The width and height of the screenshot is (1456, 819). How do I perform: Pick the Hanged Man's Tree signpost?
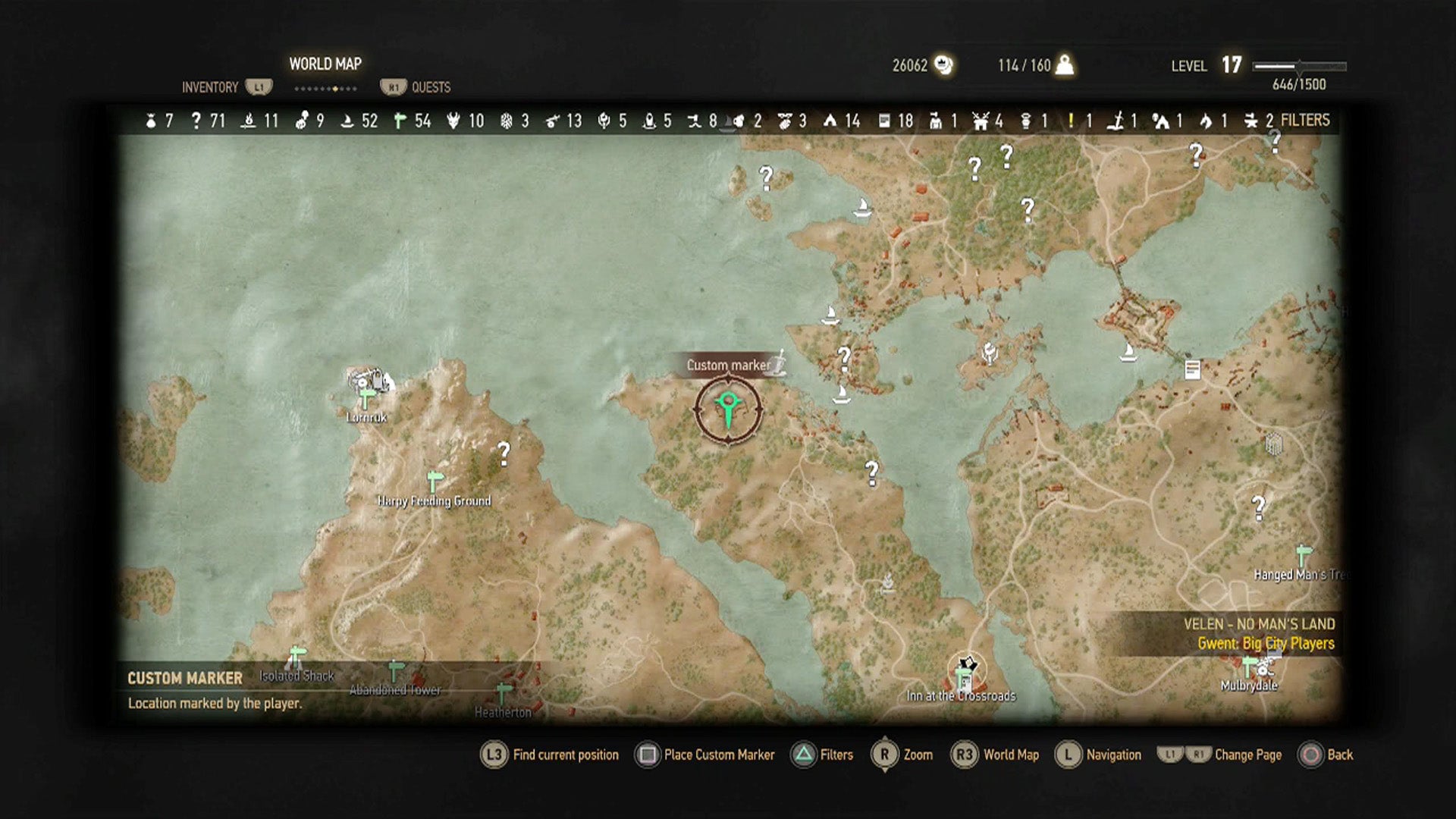(1304, 555)
